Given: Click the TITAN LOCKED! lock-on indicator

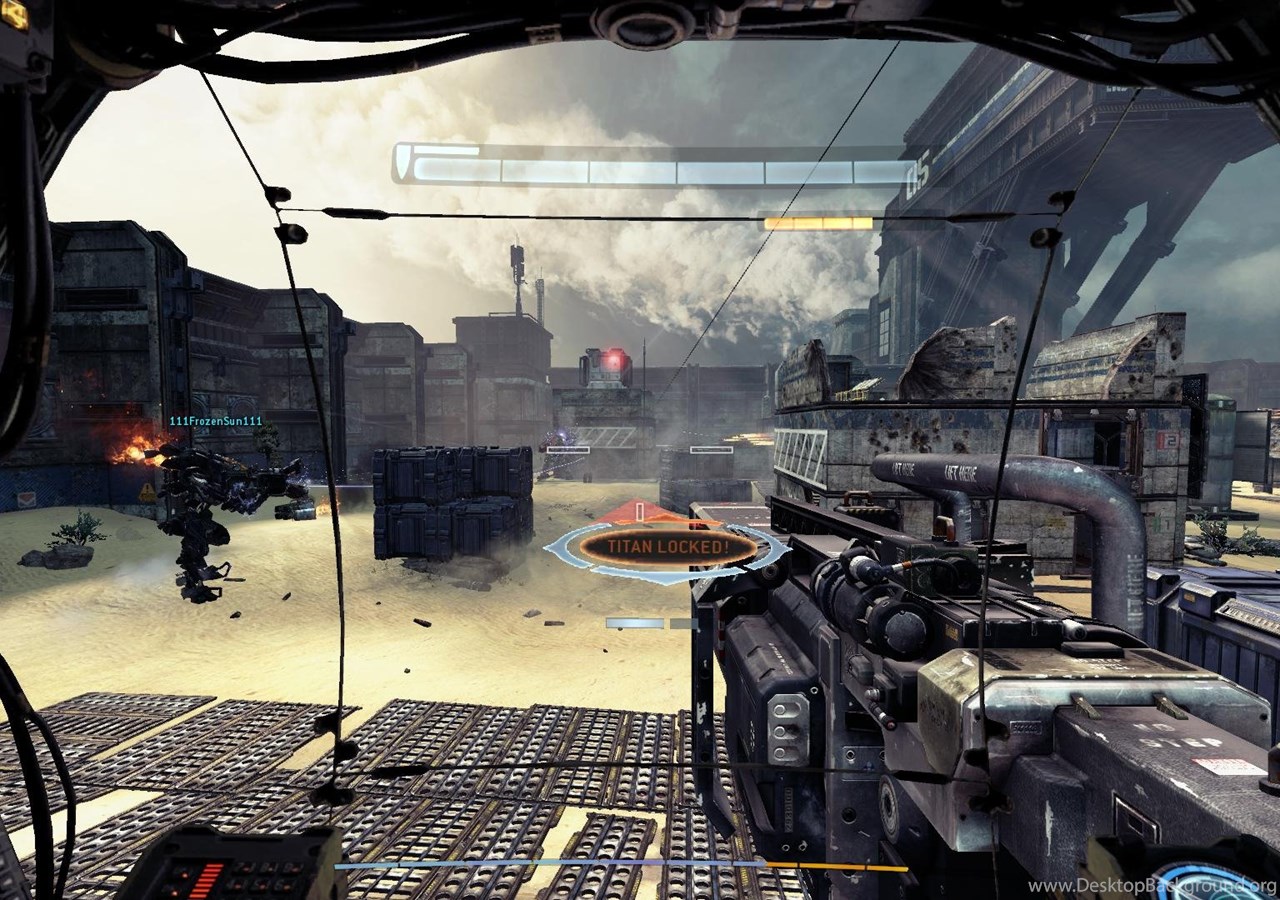Looking at the screenshot, I should tap(667, 547).
